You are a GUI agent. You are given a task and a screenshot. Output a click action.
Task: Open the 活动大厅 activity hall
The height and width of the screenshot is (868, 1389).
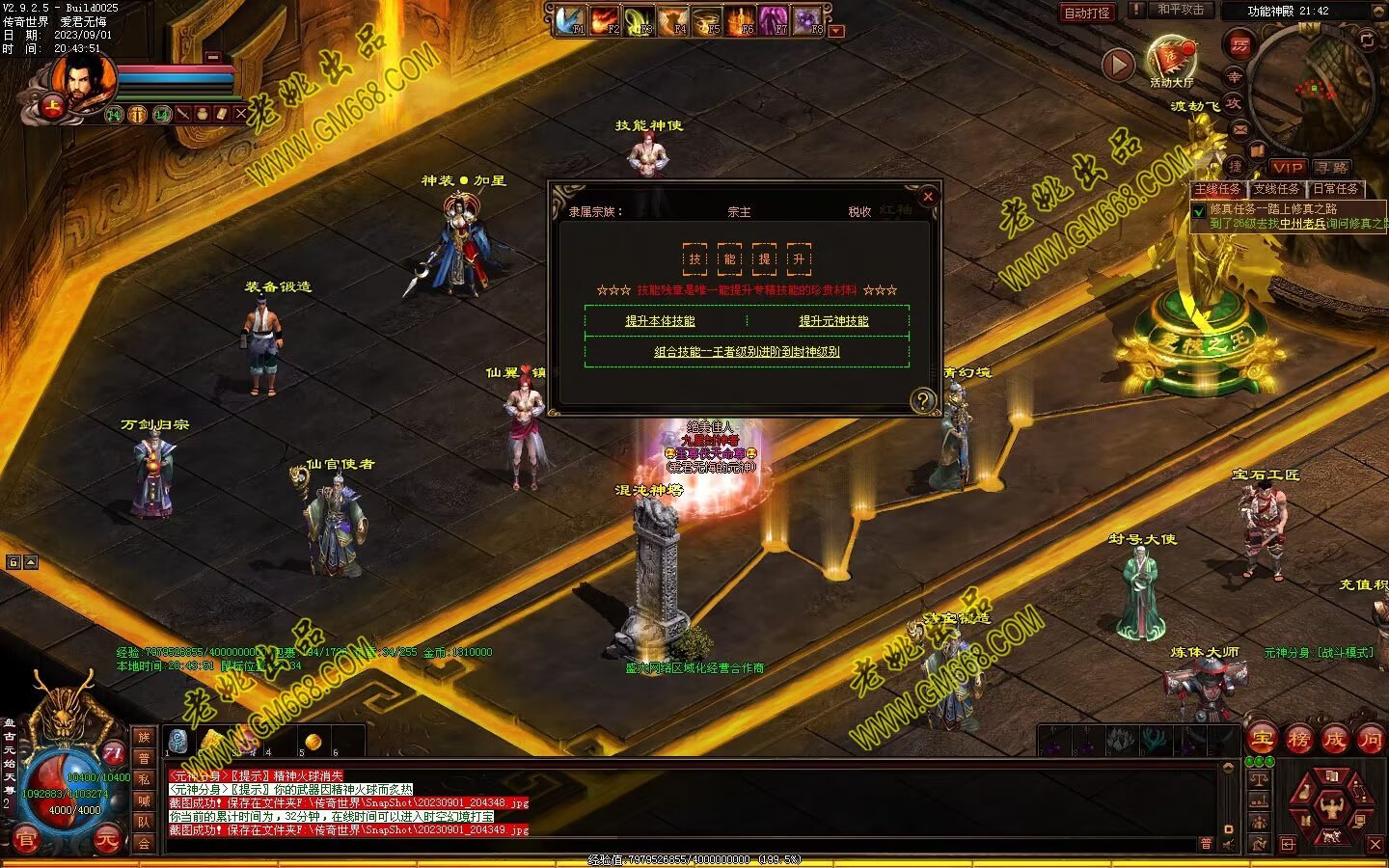coord(1171,61)
